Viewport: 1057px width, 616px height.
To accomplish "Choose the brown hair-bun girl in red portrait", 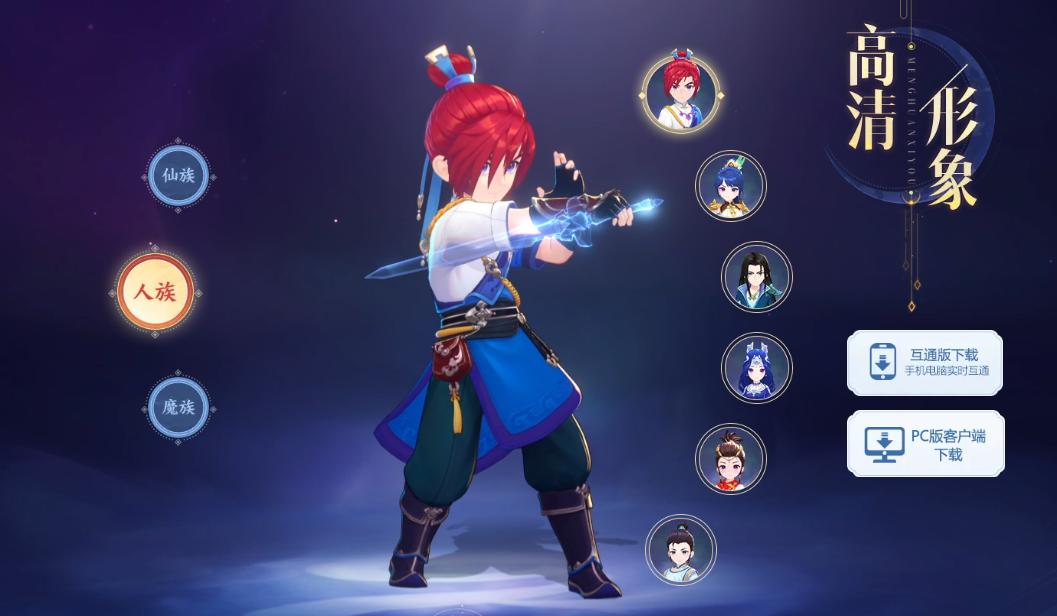I will click(x=730, y=459).
